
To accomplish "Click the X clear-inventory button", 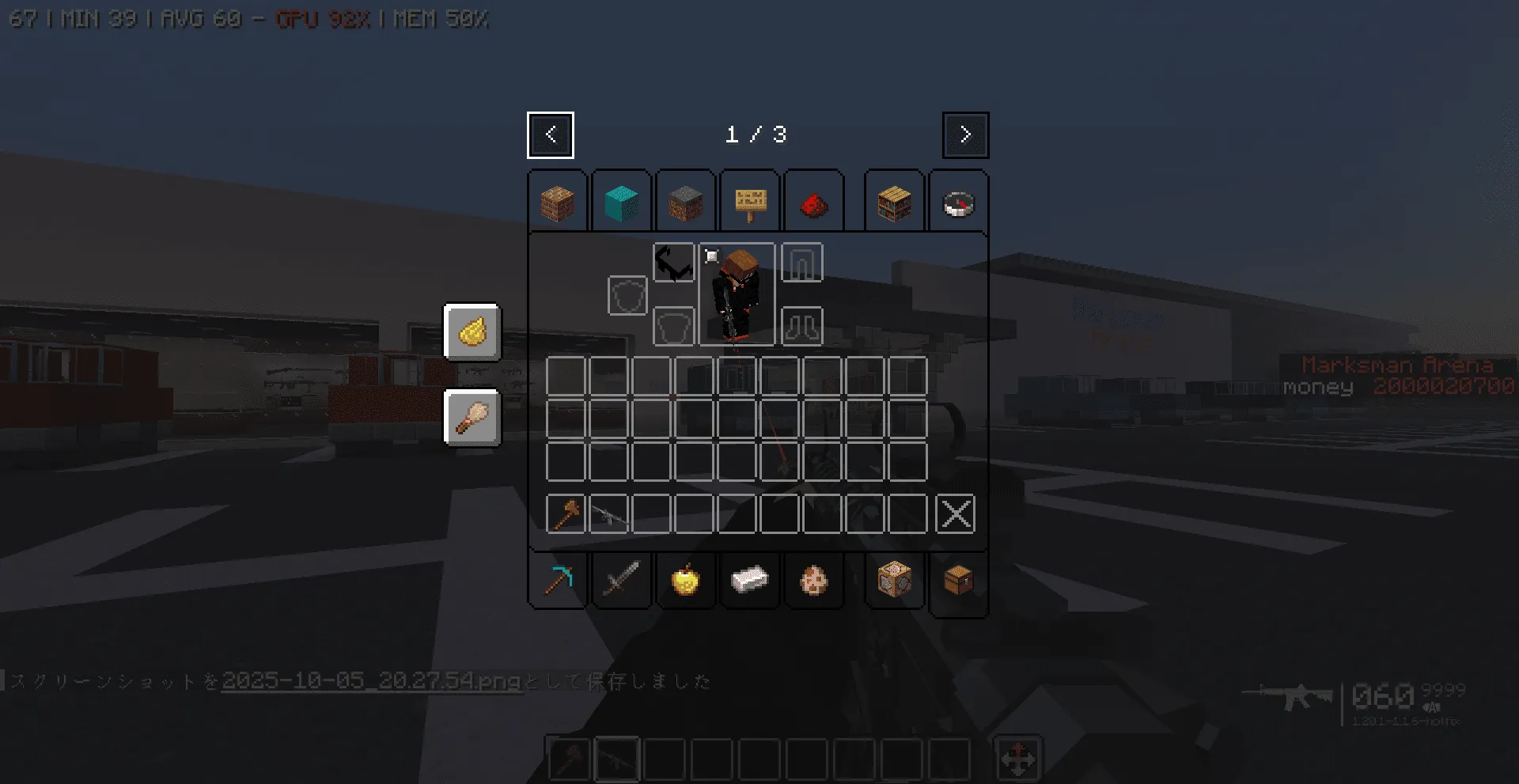I will coord(955,514).
